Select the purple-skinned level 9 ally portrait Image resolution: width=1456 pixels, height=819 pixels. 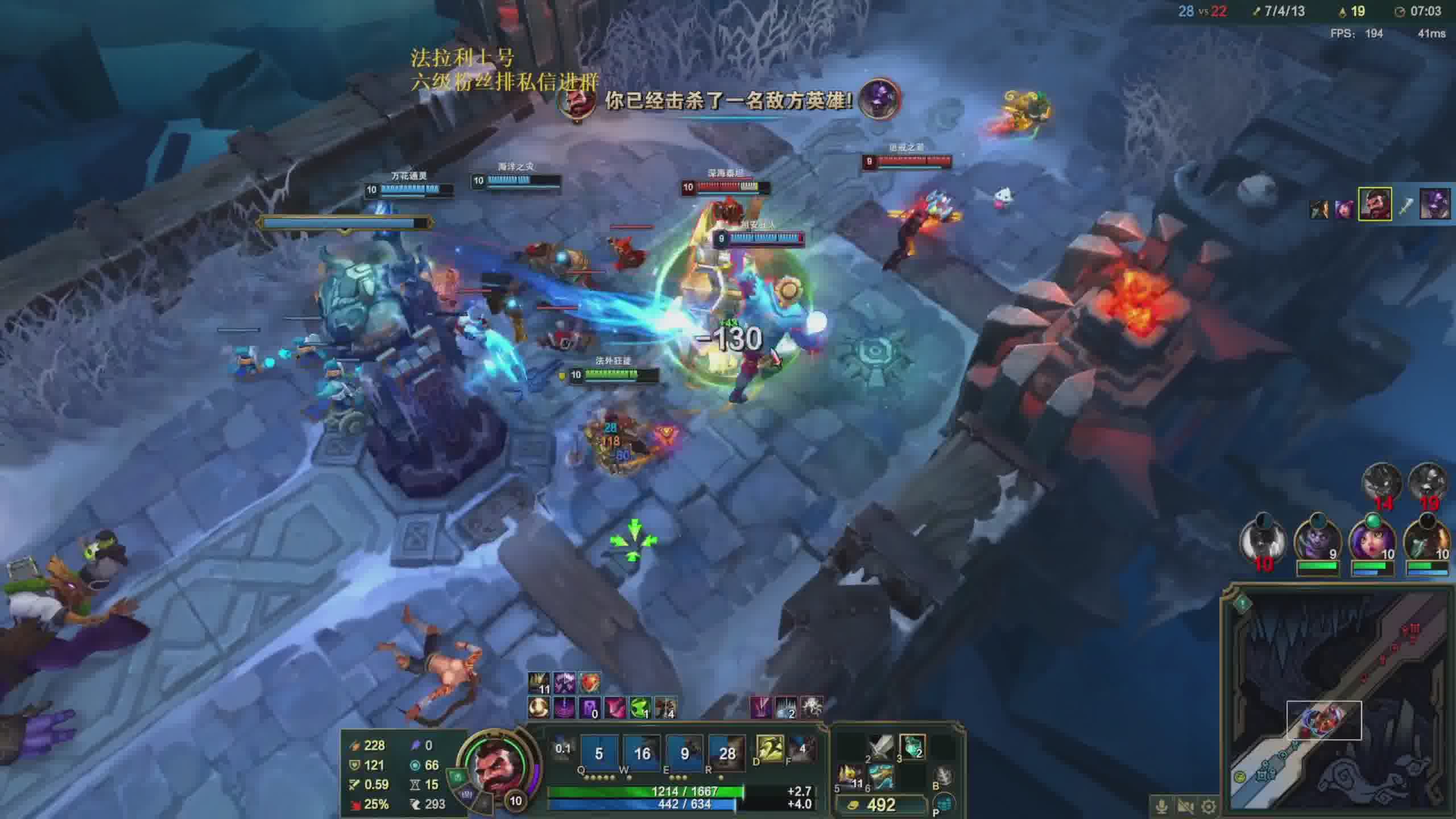(x=1317, y=540)
